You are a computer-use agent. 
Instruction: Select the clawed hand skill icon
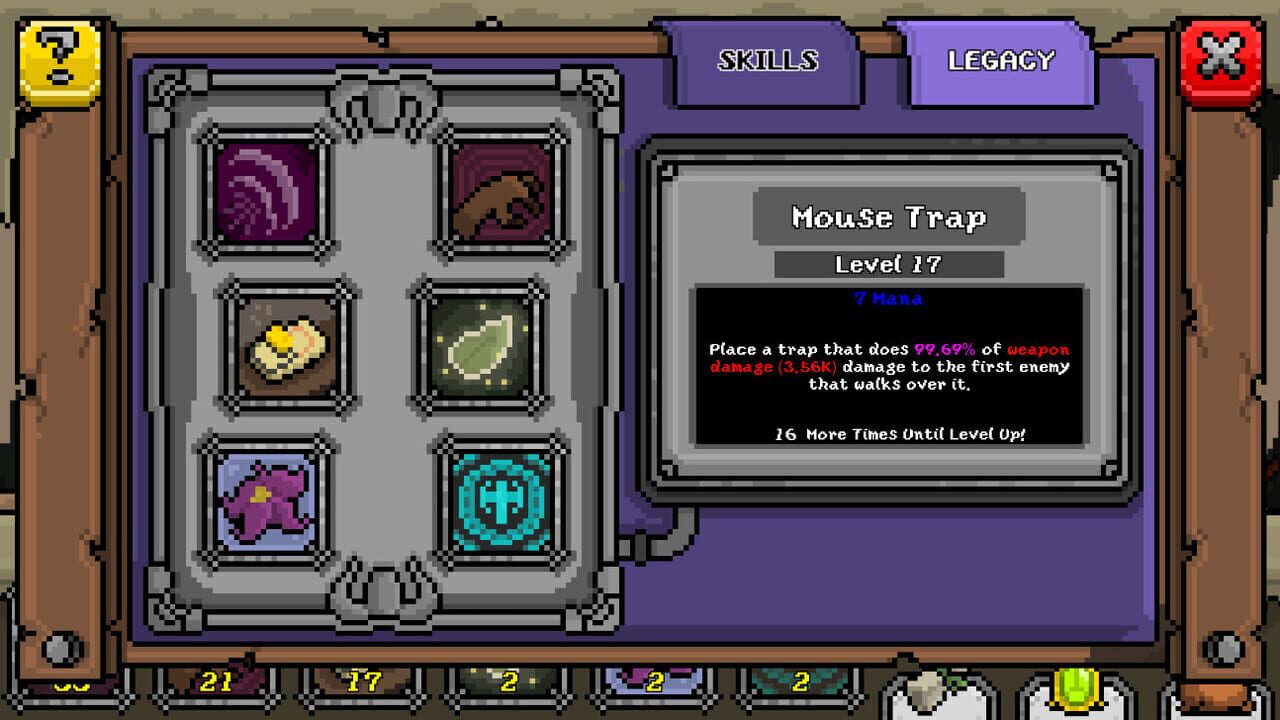click(x=497, y=193)
